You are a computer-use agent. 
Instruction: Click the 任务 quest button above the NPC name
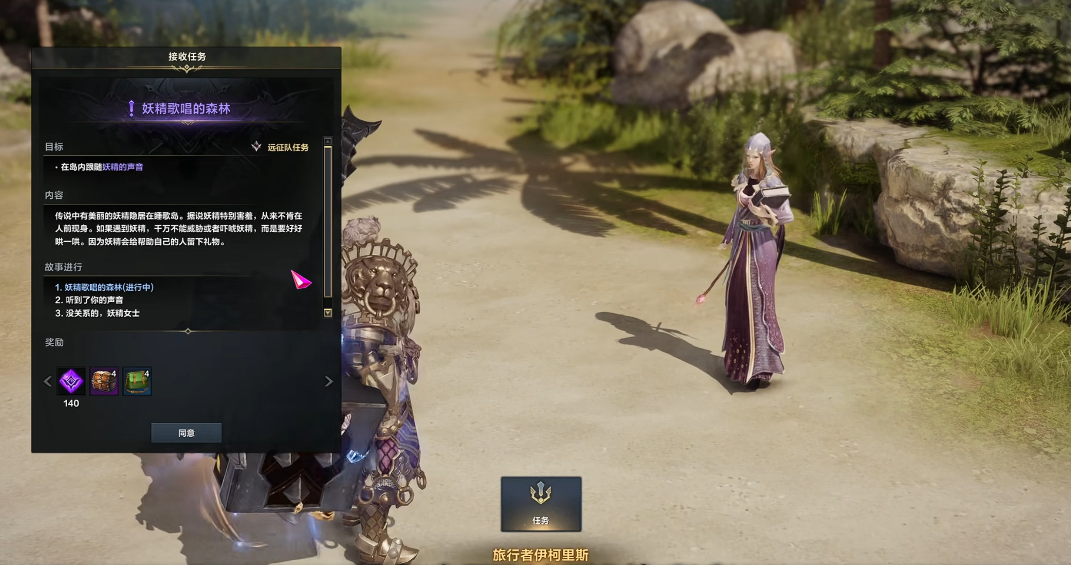pos(541,503)
